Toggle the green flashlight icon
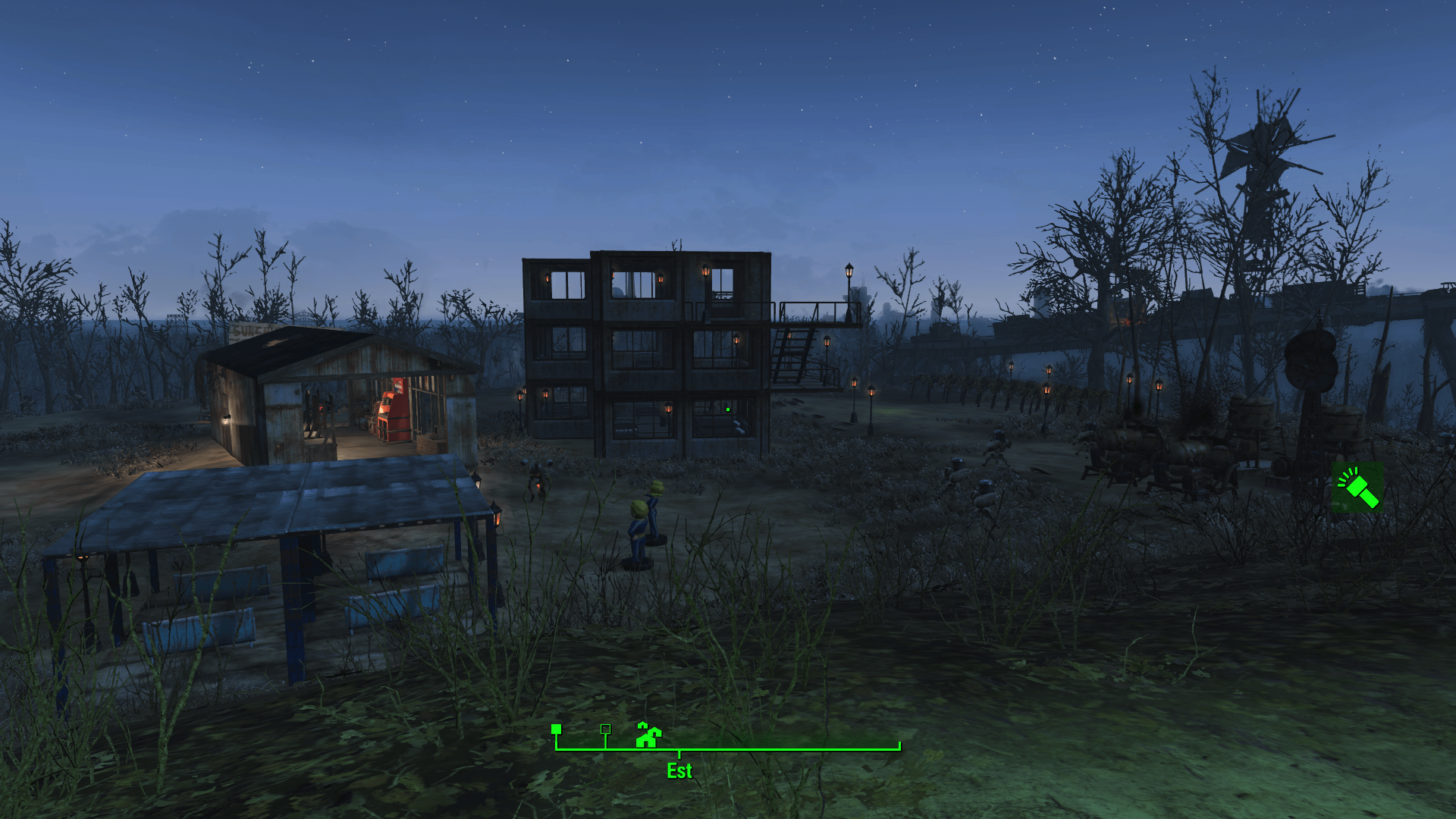The image size is (1456, 819). 1357,488
